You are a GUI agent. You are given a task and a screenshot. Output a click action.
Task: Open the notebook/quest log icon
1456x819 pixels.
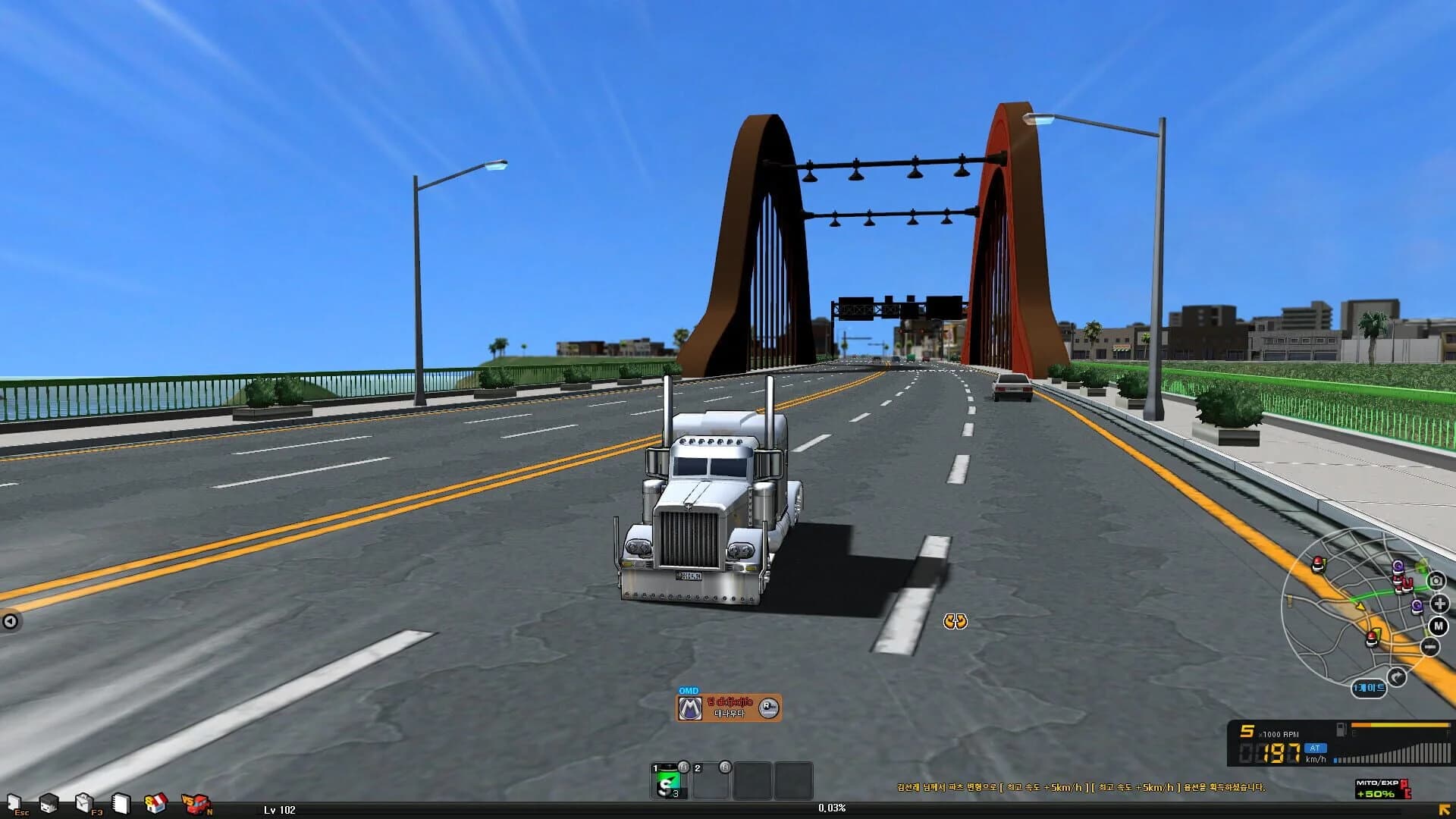click(120, 802)
